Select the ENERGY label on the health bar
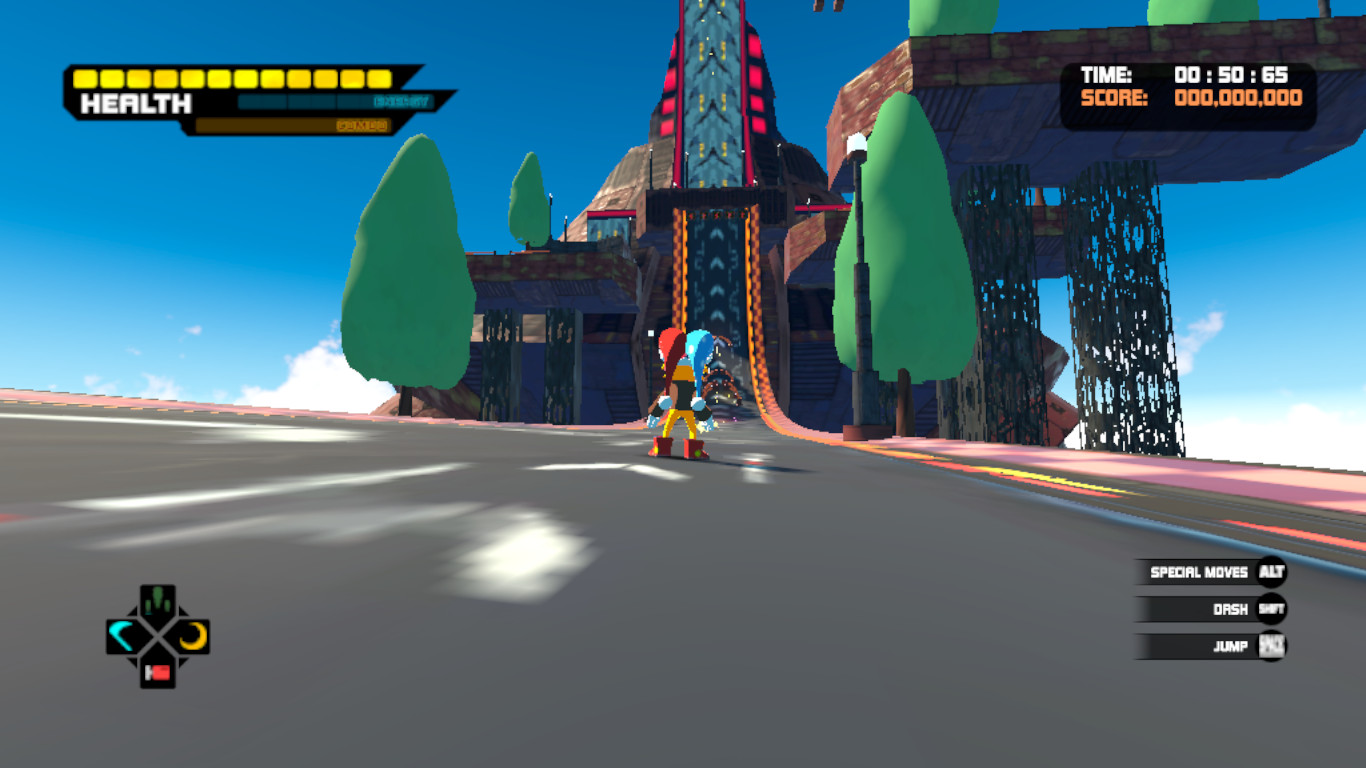1366x768 pixels. [x=402, y=102]
